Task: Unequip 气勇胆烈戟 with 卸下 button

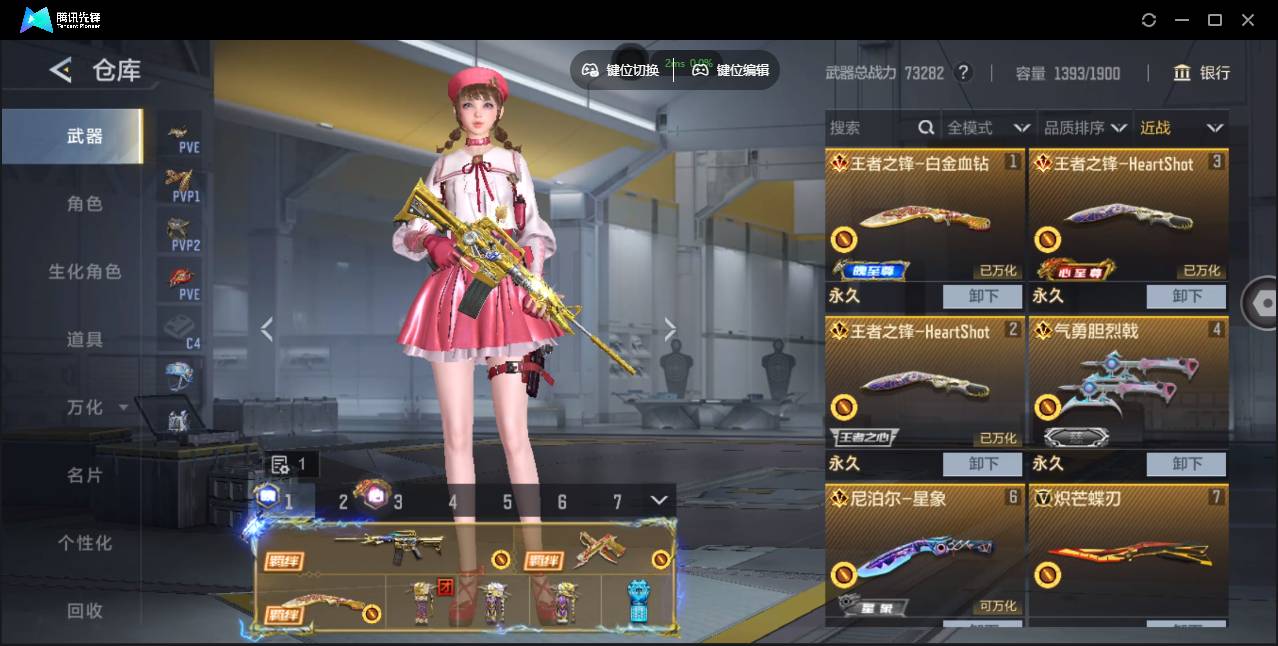Action: (x=1187, y=464)
